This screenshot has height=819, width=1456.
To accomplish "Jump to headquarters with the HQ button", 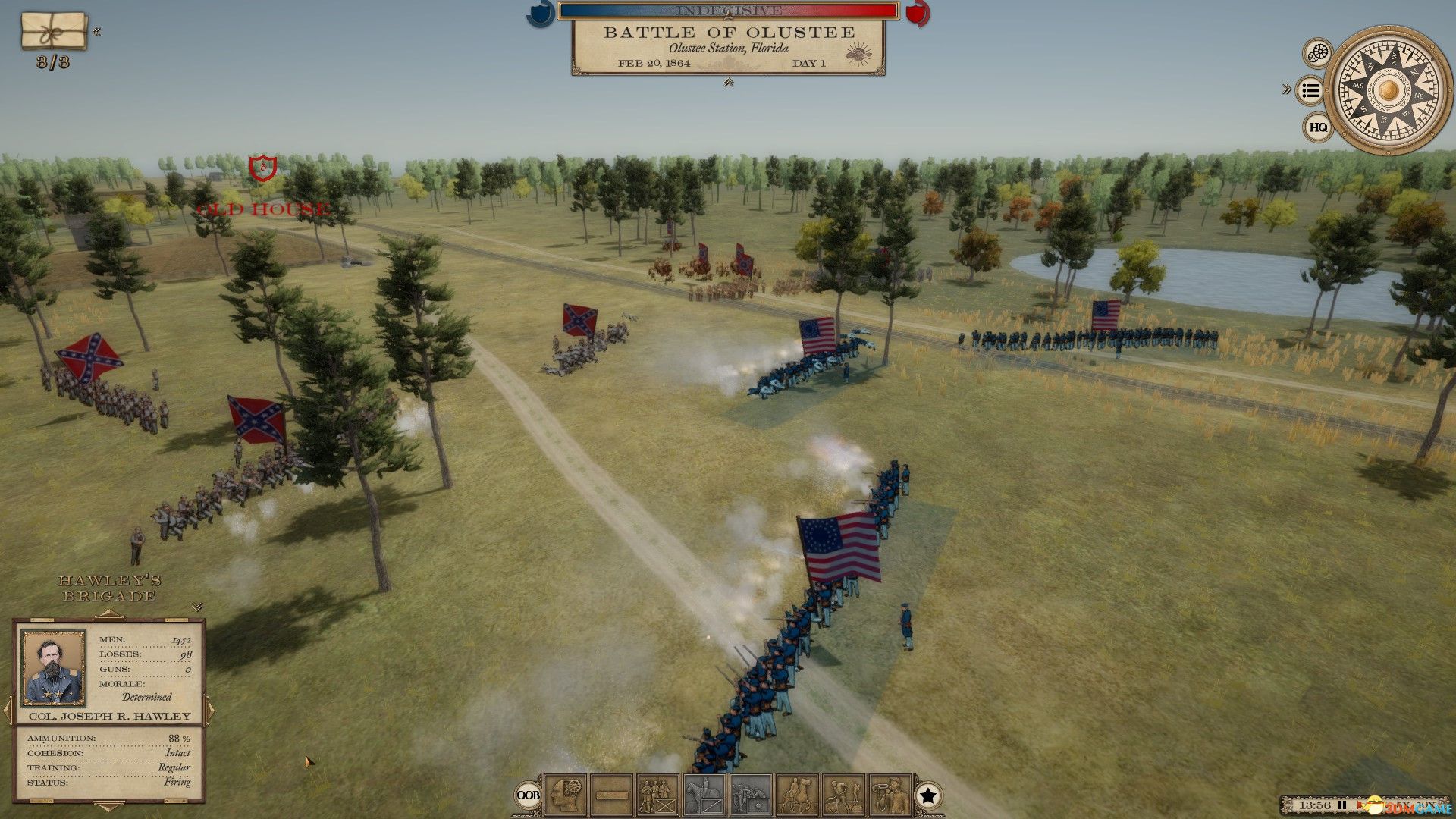I will point(1318,127).
